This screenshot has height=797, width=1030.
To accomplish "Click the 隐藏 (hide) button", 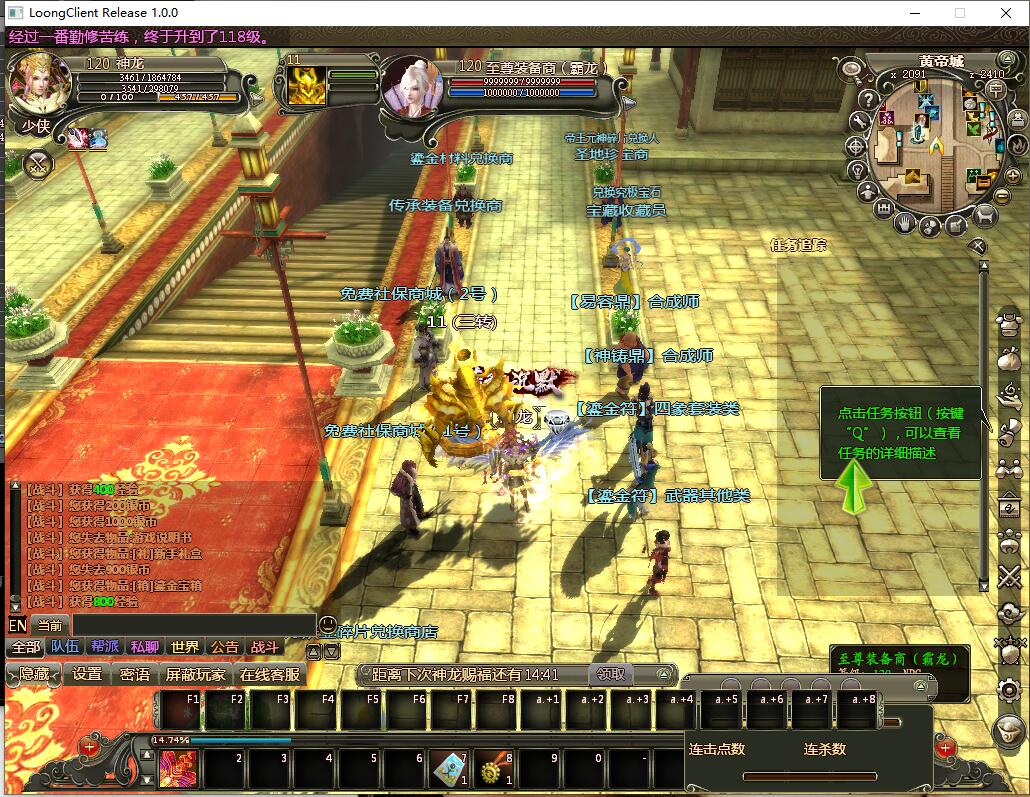I will [x=33, y=674].
